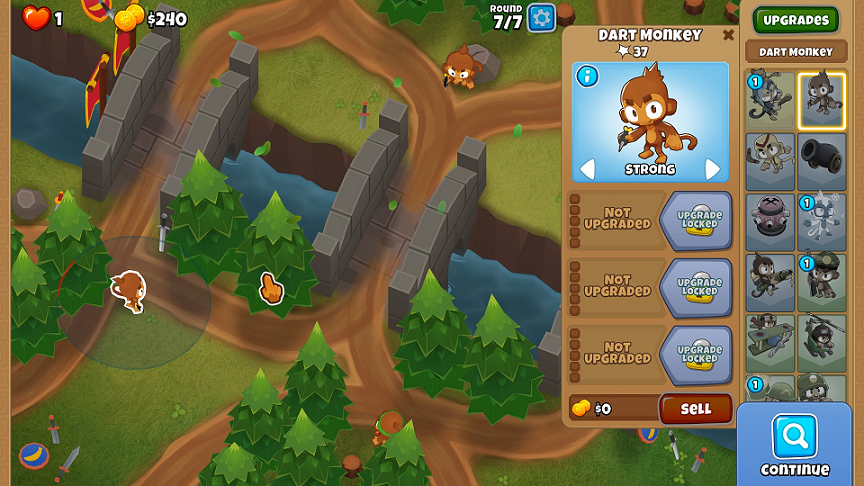Open the Upgrades menu
Viewport: 864px width, 486px height.
point(796,20)
